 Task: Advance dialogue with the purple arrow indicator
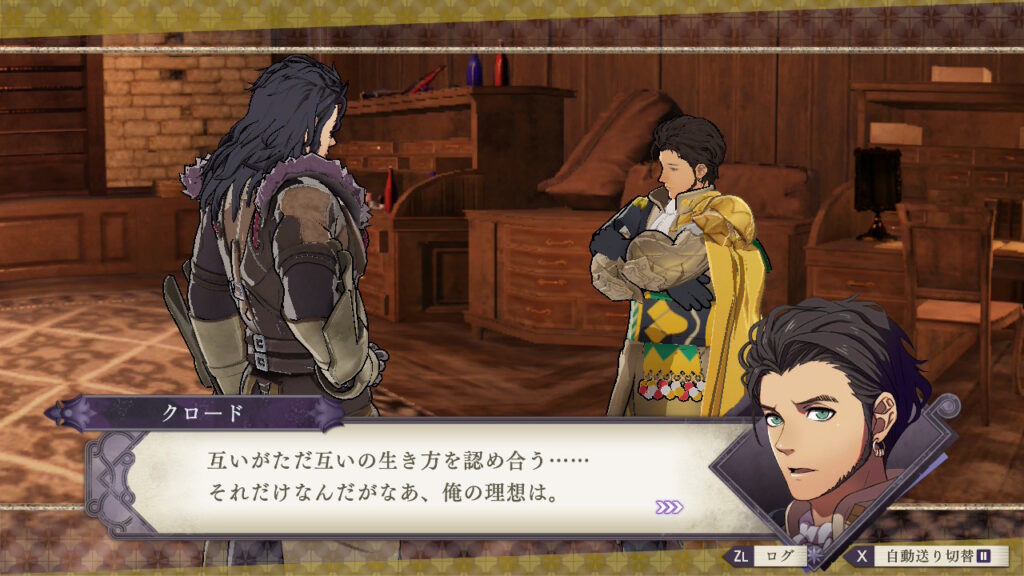(x=669, y=507)
